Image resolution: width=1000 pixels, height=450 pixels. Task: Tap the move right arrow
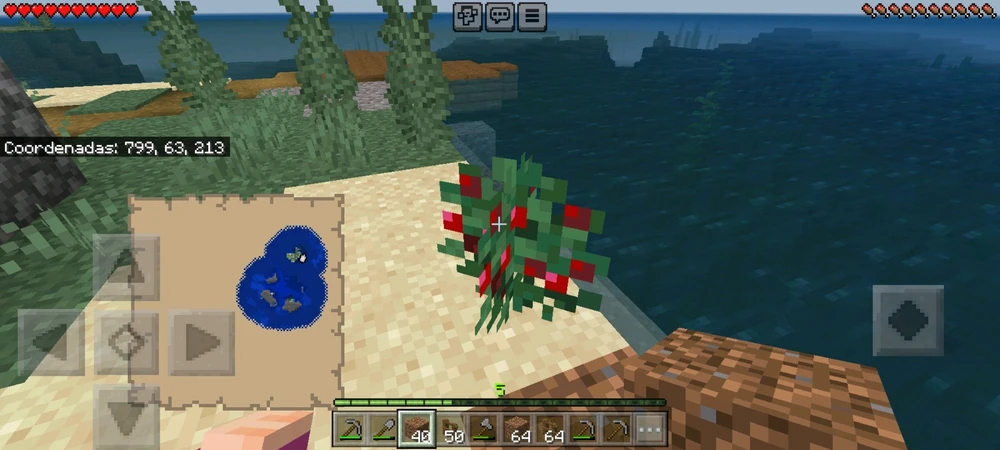coord(201,343)
